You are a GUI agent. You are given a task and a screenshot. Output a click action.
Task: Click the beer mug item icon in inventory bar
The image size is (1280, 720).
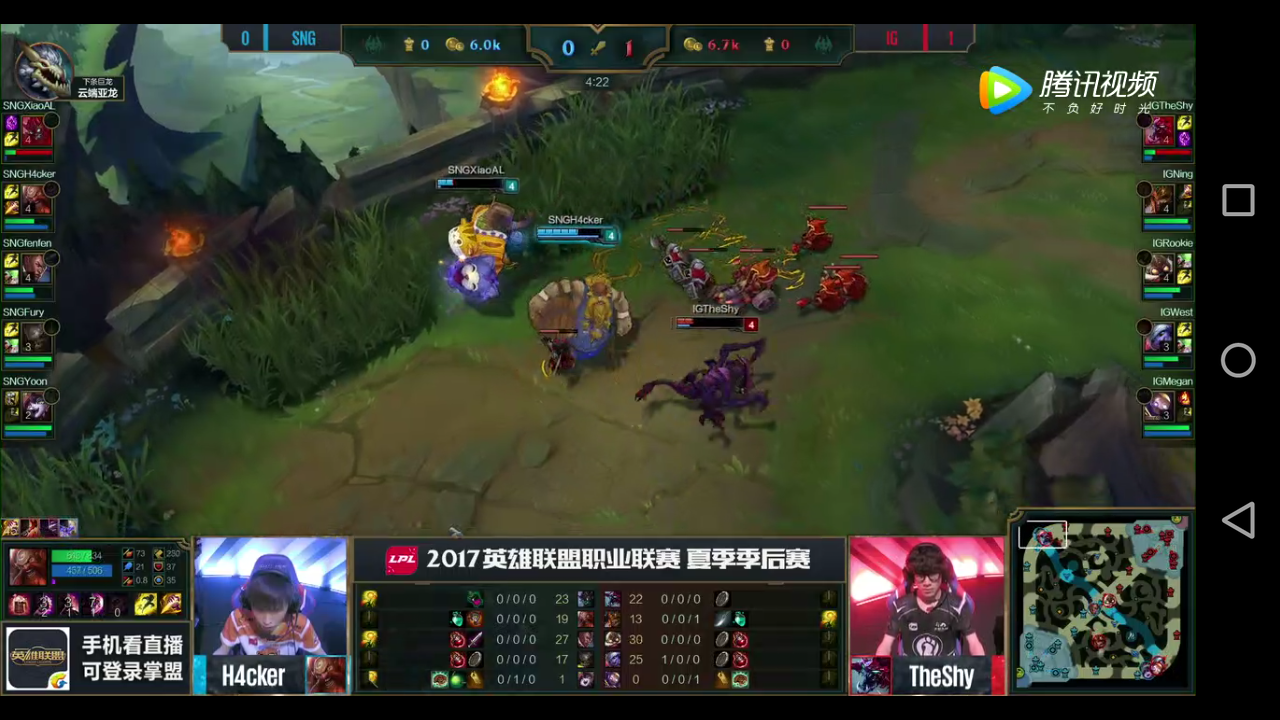[17, 603]
